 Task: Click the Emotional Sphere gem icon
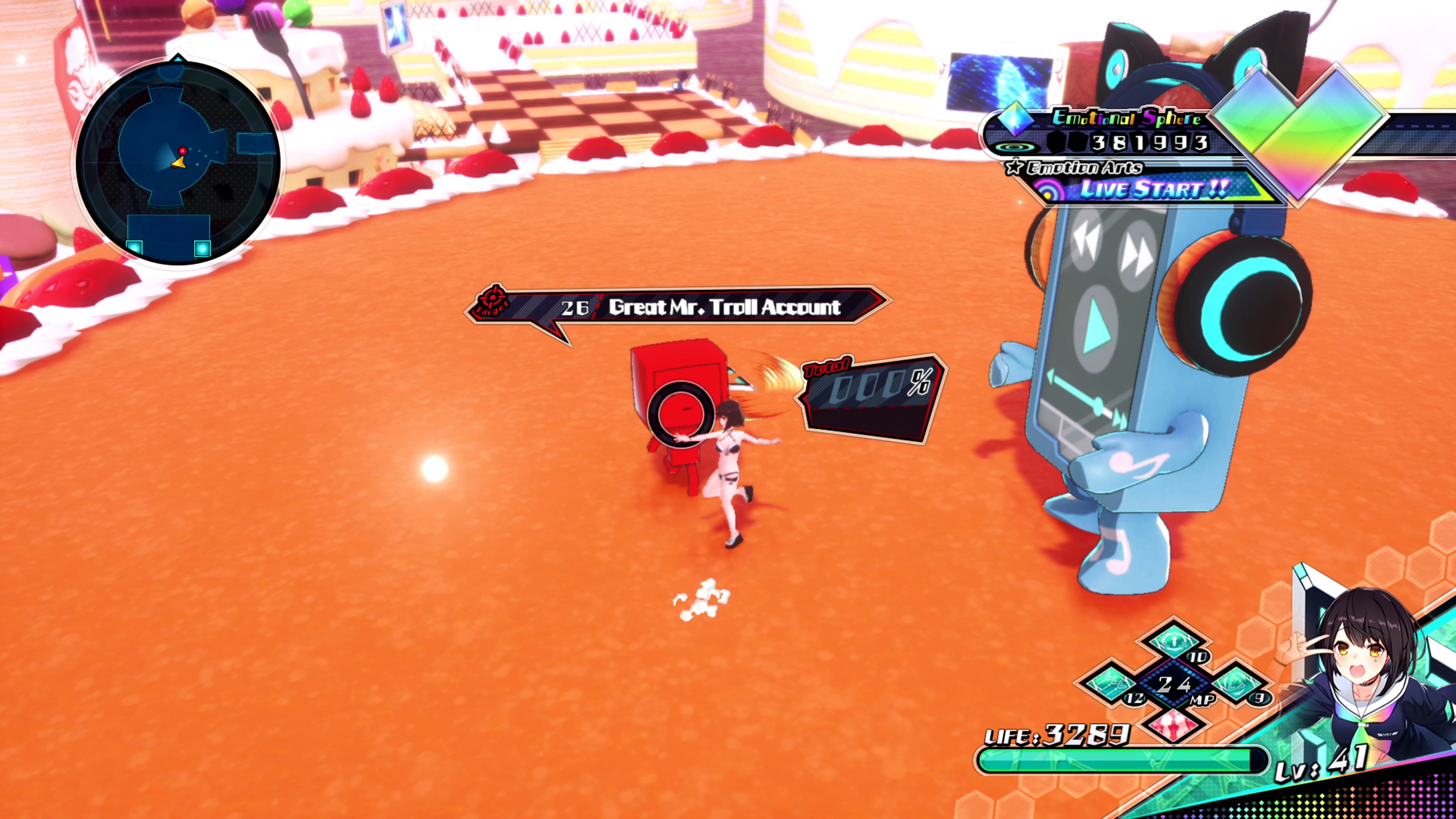[x=1016, y=119]
